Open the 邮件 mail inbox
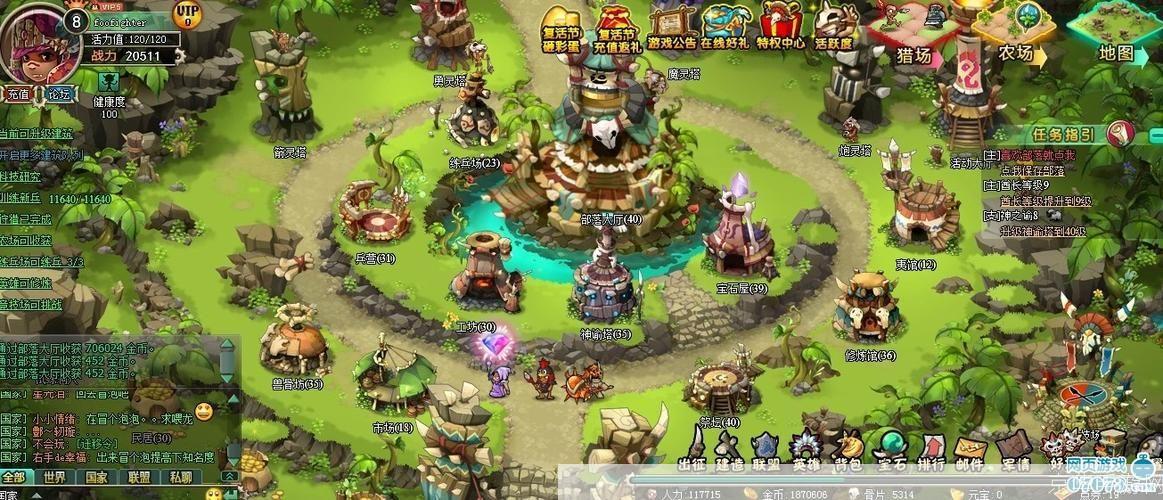1163x500 pixels. tap(971, 449)
